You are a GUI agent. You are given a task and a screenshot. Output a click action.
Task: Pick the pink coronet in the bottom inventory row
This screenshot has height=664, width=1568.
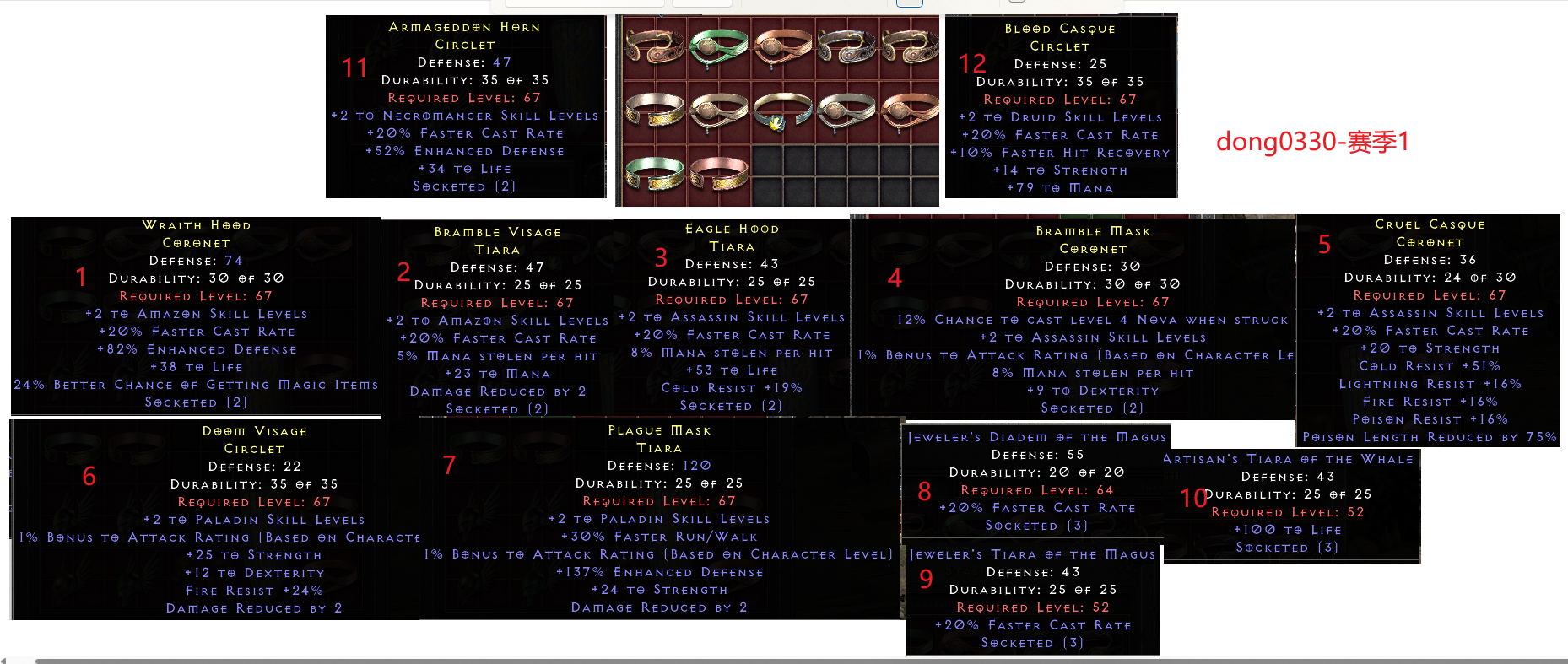pyautogui.click(x=718, y=173)
